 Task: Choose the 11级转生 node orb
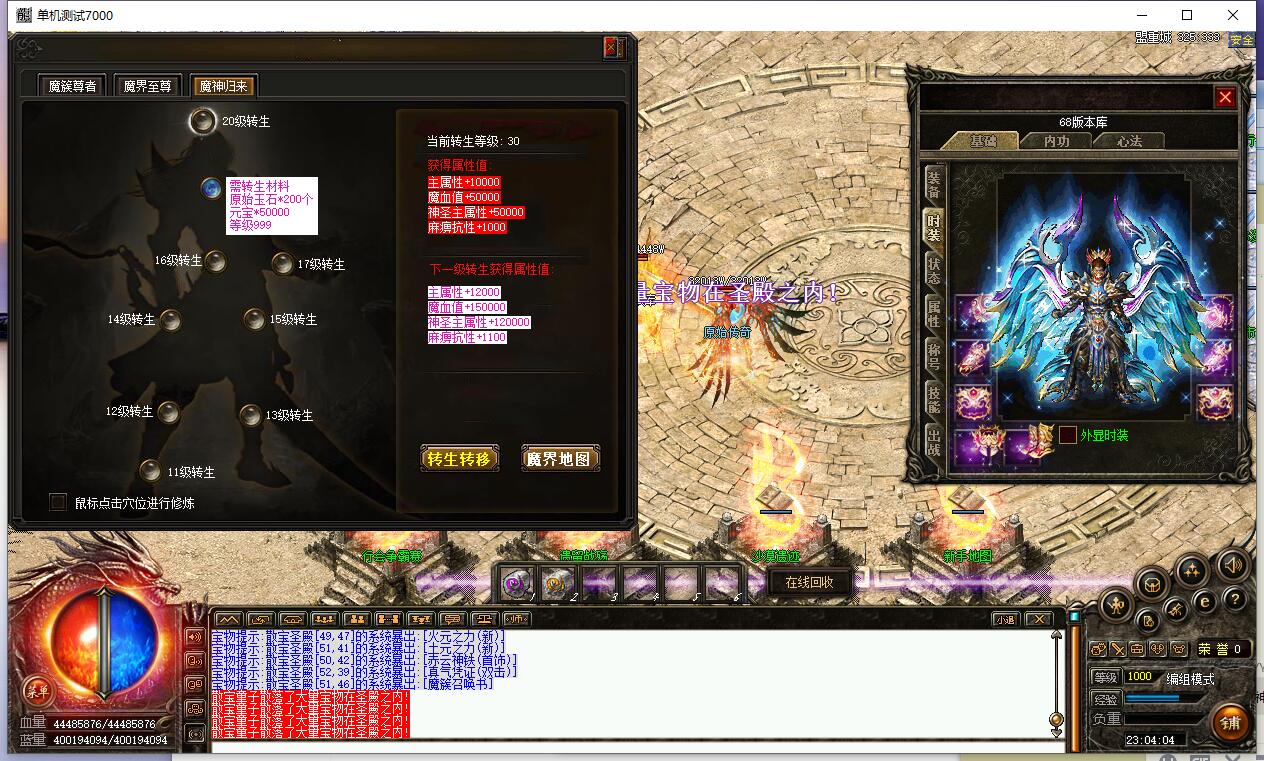tap(150, 471)
